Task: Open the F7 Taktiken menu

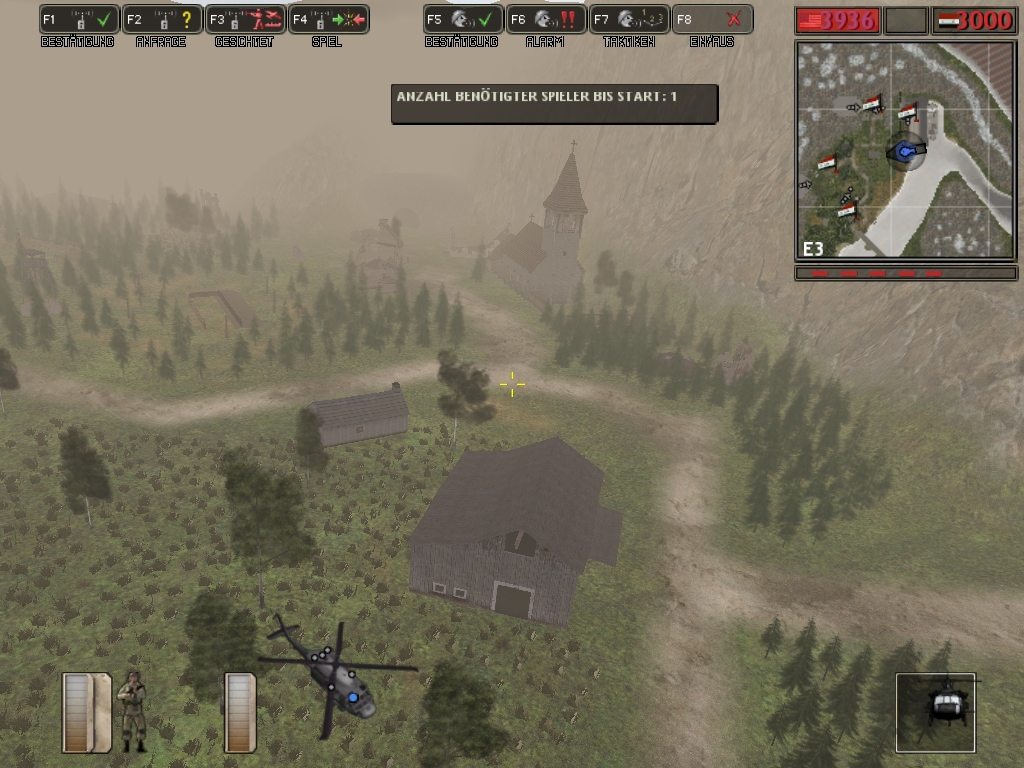Action: click(x=628, y=19)
